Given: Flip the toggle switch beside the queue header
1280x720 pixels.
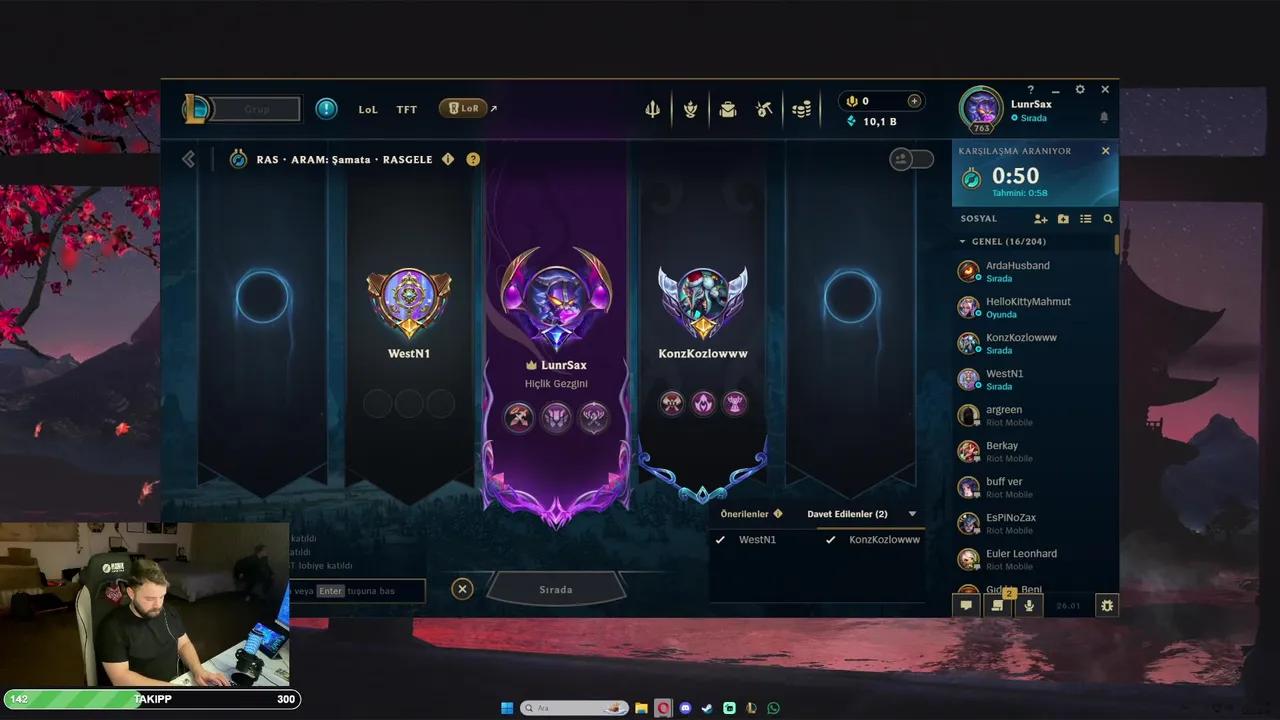Looking at the screenshot, I should coord(912,158).
